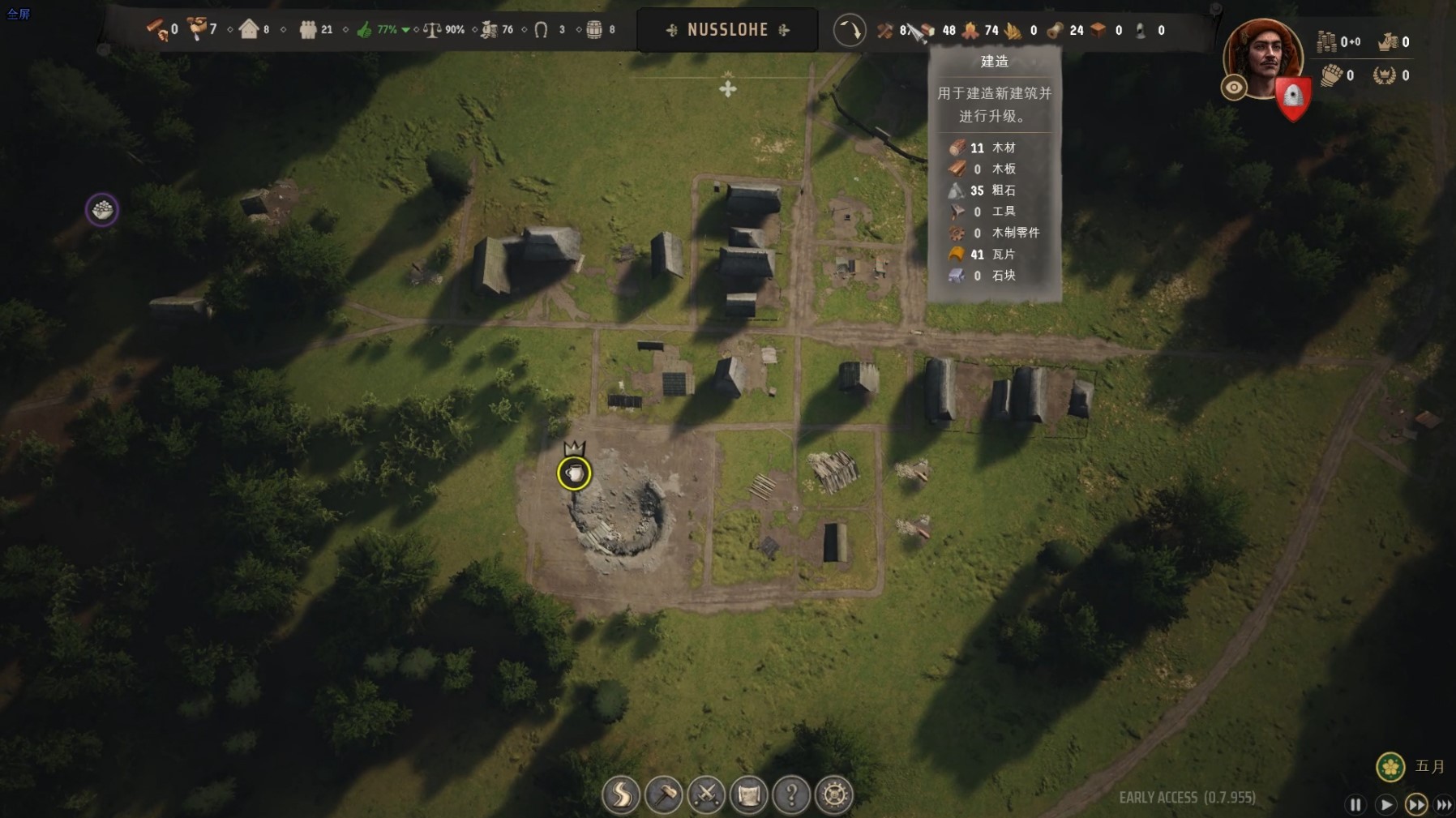Screen dimensions: 1456x818
Task: Open the crossed swords army menu
Action: point(706,794)
